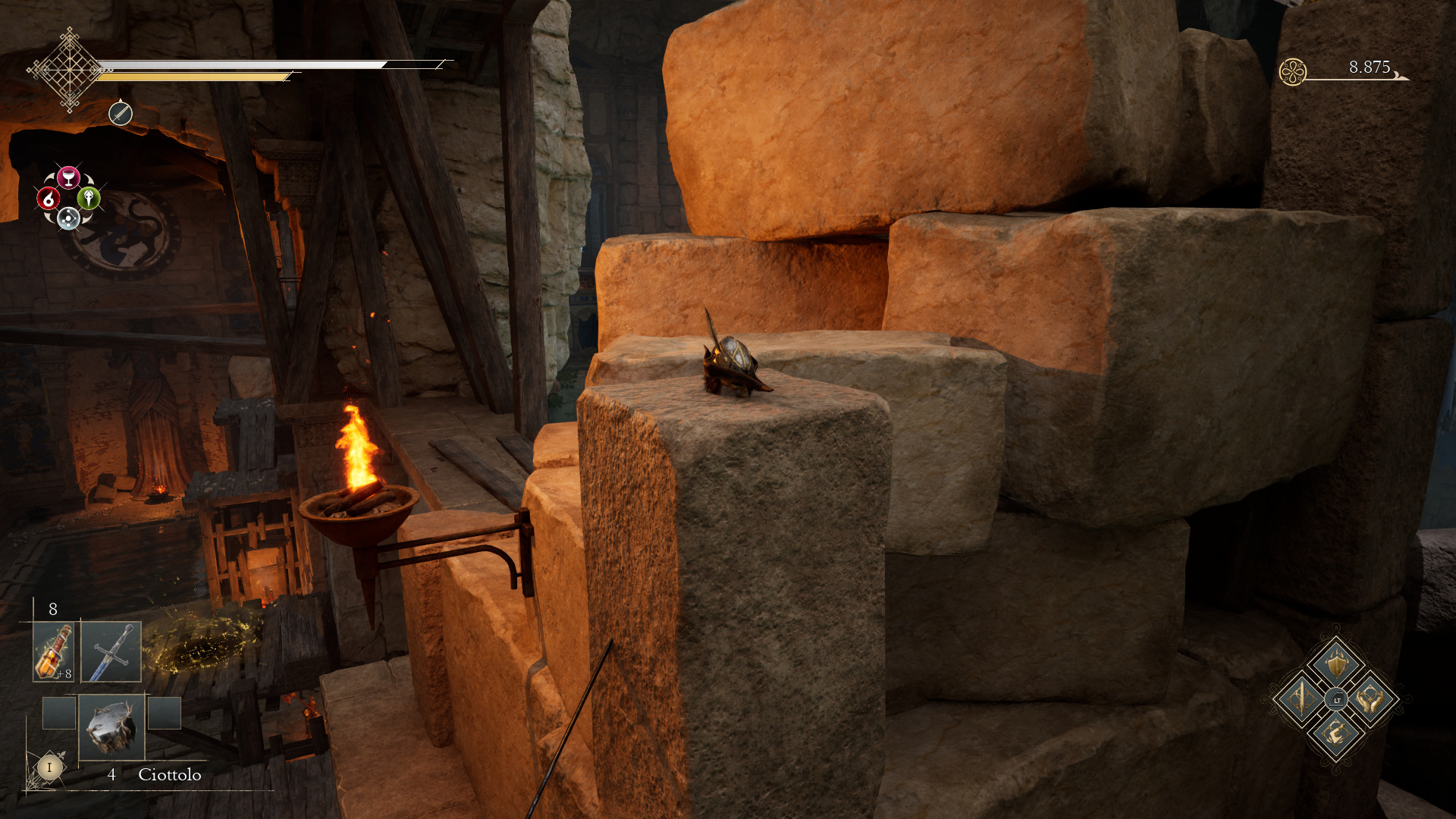The height and width of the screenshot is (819, 1456).
Task: Click the small sword buff icon
Action: point(120,114)
